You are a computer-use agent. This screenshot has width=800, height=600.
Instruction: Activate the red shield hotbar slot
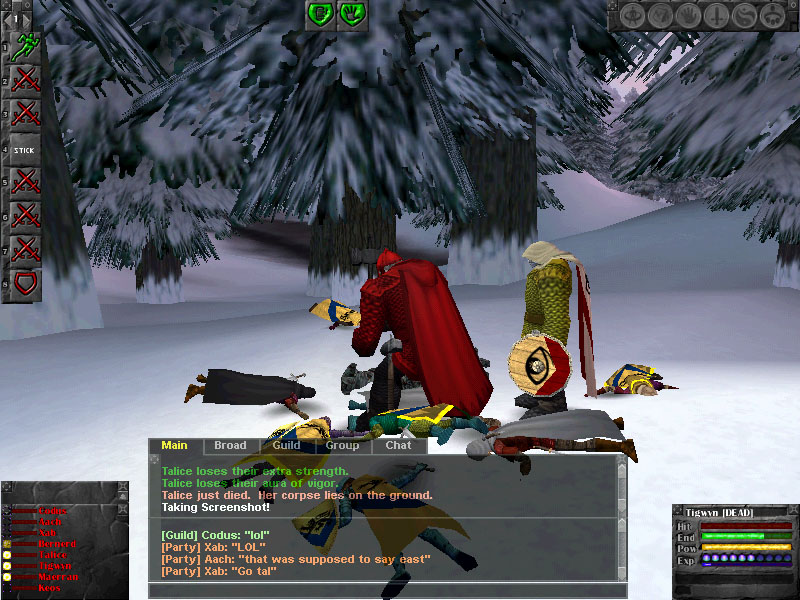pos(24,284)
